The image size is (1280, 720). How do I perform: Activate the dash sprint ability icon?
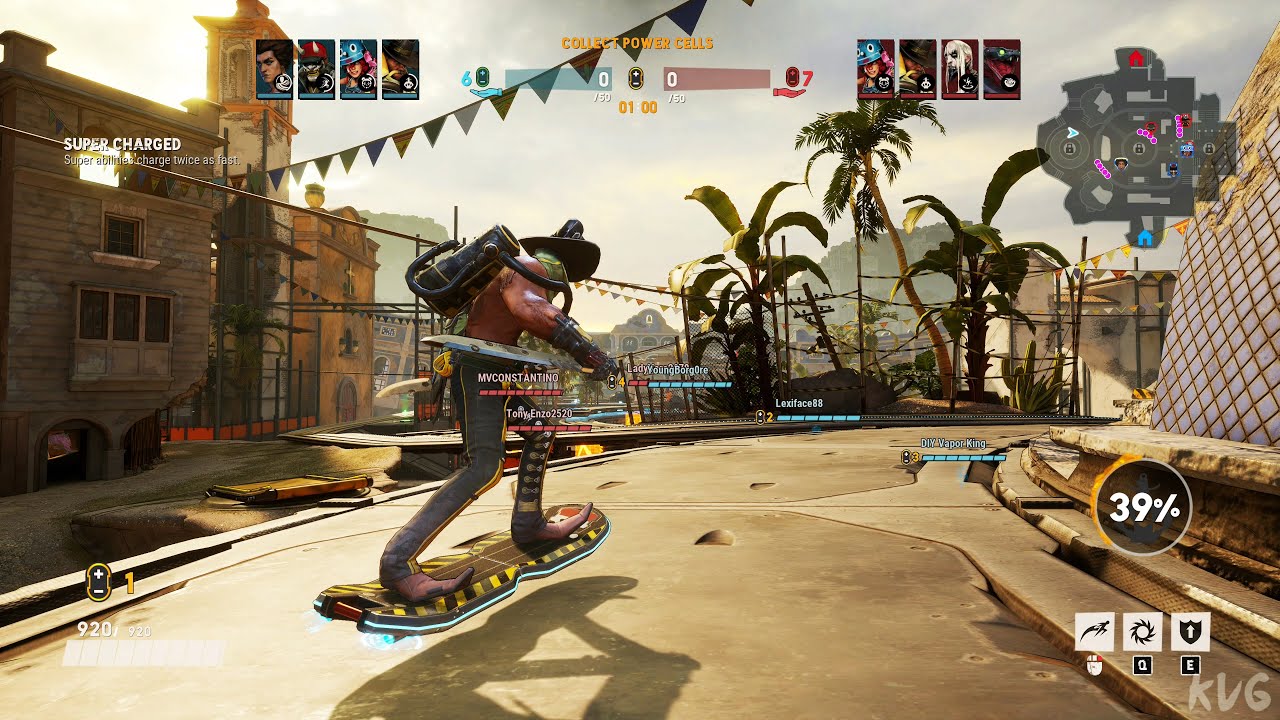(1094, 632)
